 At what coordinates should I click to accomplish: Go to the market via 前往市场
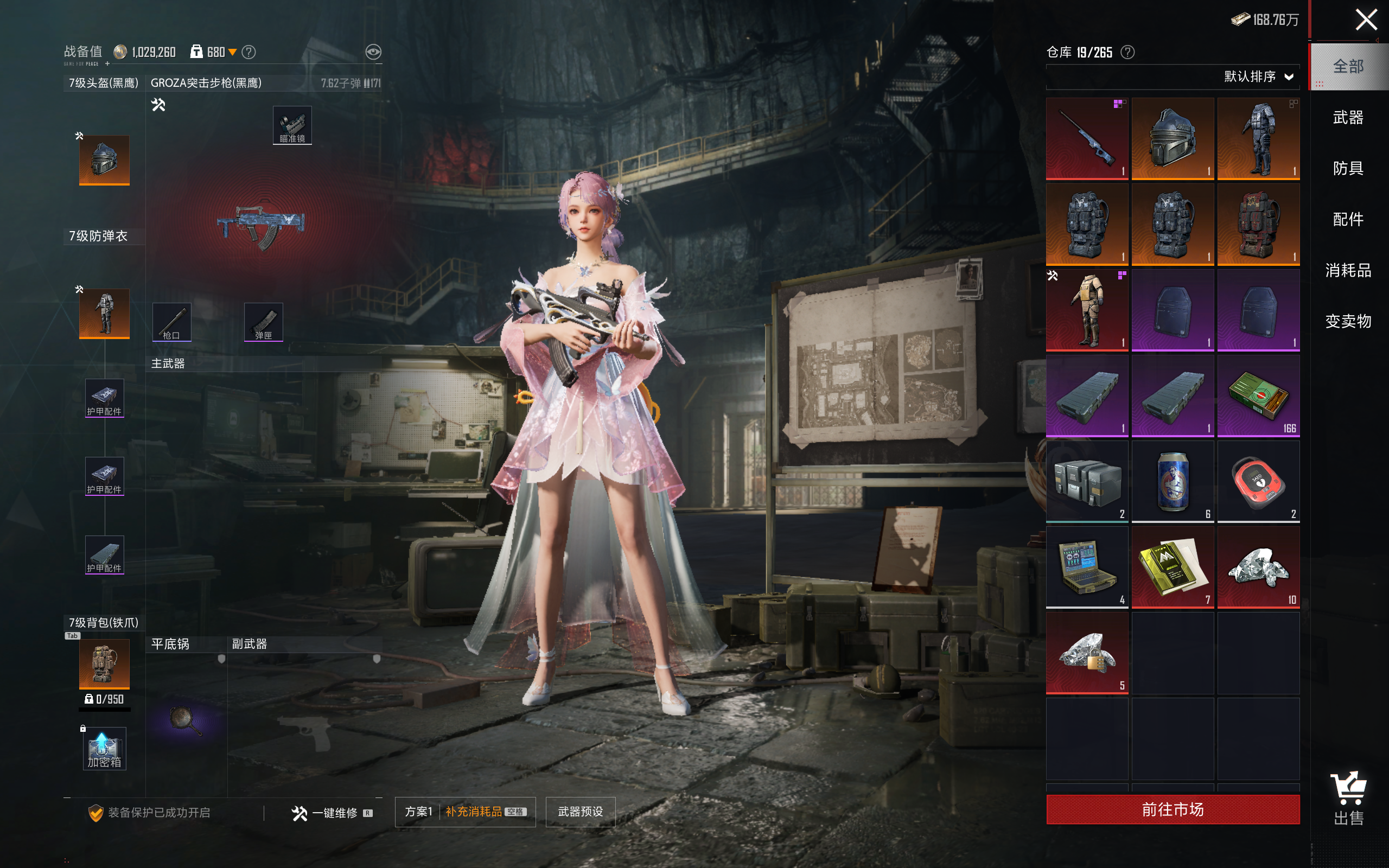(x=1172, y=809)
